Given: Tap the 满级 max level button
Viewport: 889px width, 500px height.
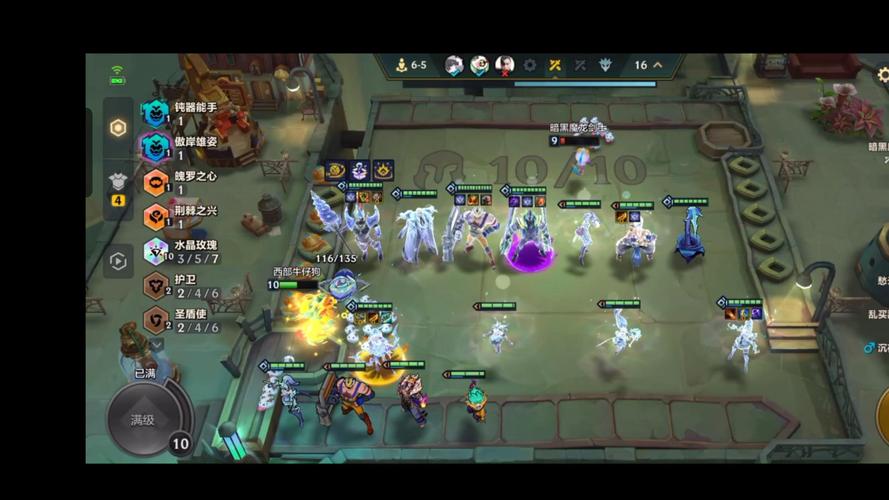Looking at the screenshot, I should click(144, 419).
